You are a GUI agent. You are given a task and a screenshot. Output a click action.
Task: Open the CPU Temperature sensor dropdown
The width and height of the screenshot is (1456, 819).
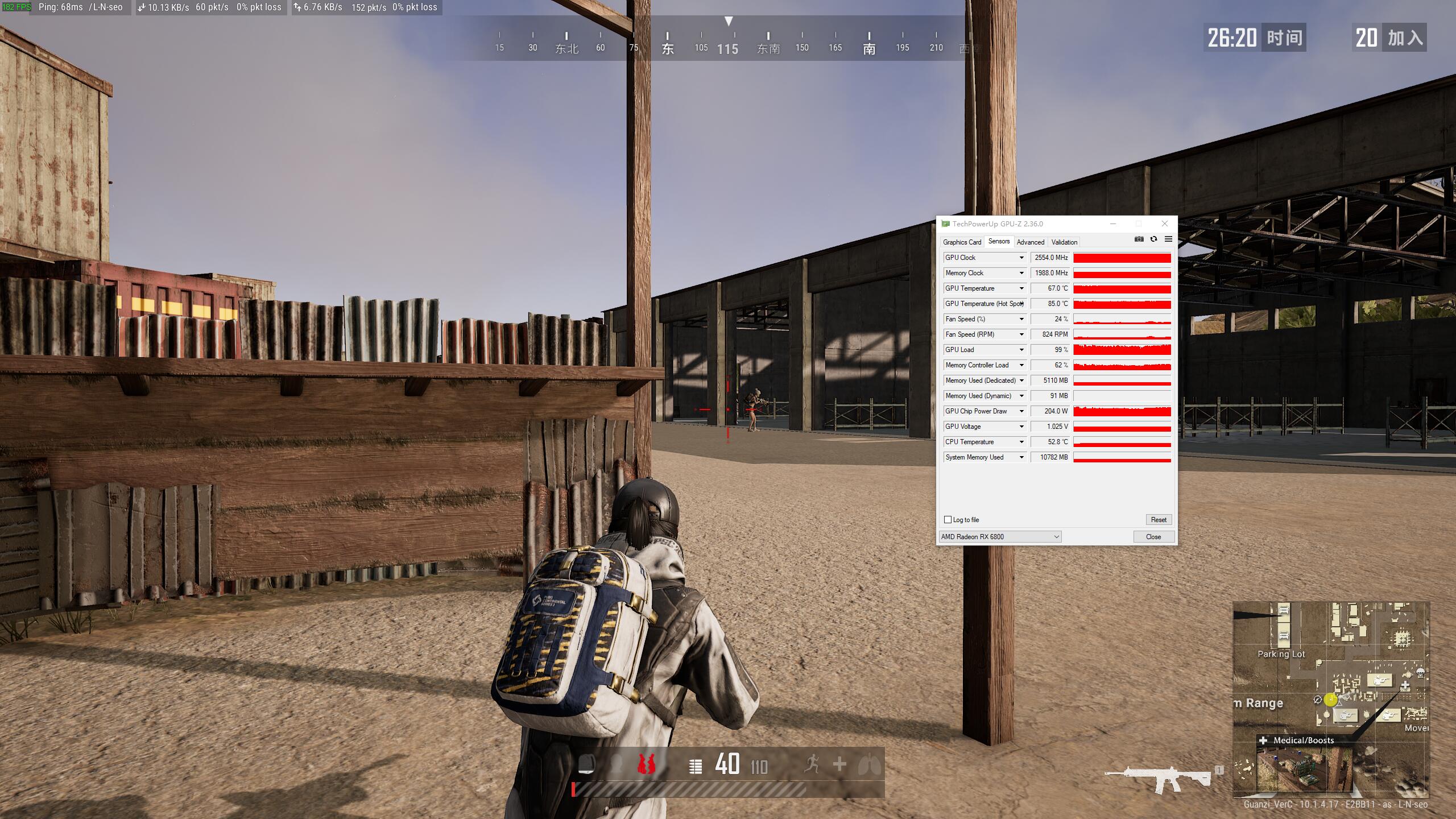[1022, 442]
